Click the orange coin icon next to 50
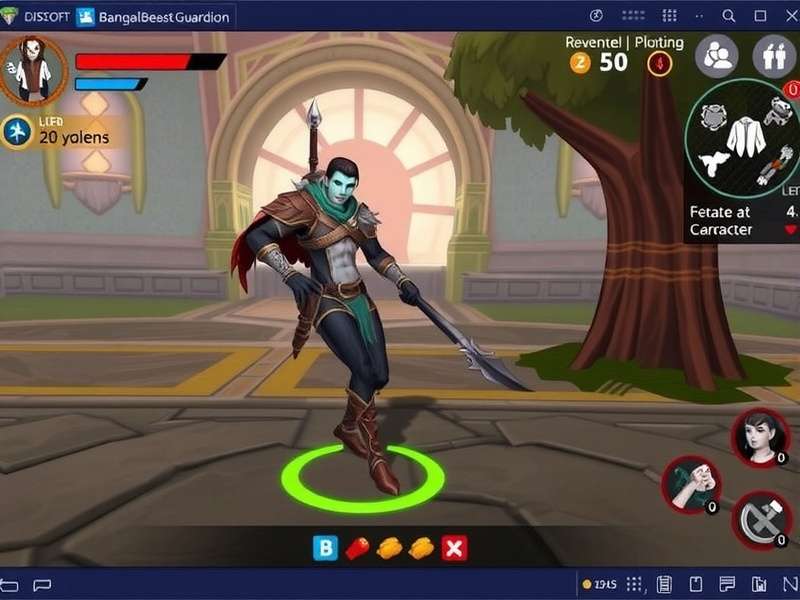 click(580, 62)
